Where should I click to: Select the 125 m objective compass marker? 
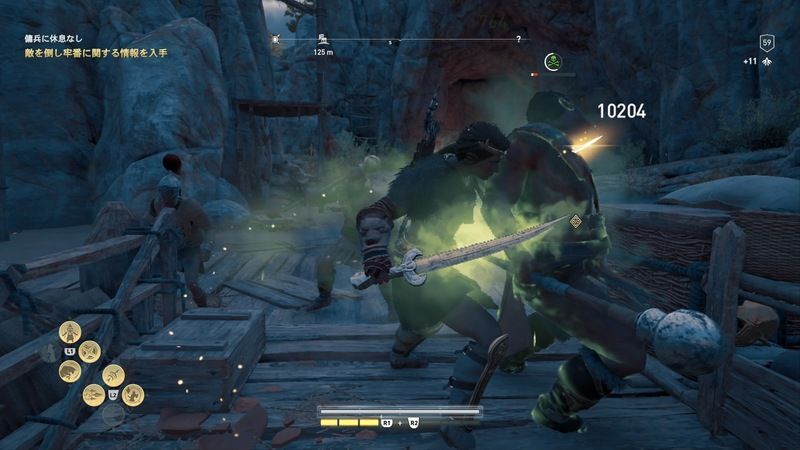tap(322, 40)
